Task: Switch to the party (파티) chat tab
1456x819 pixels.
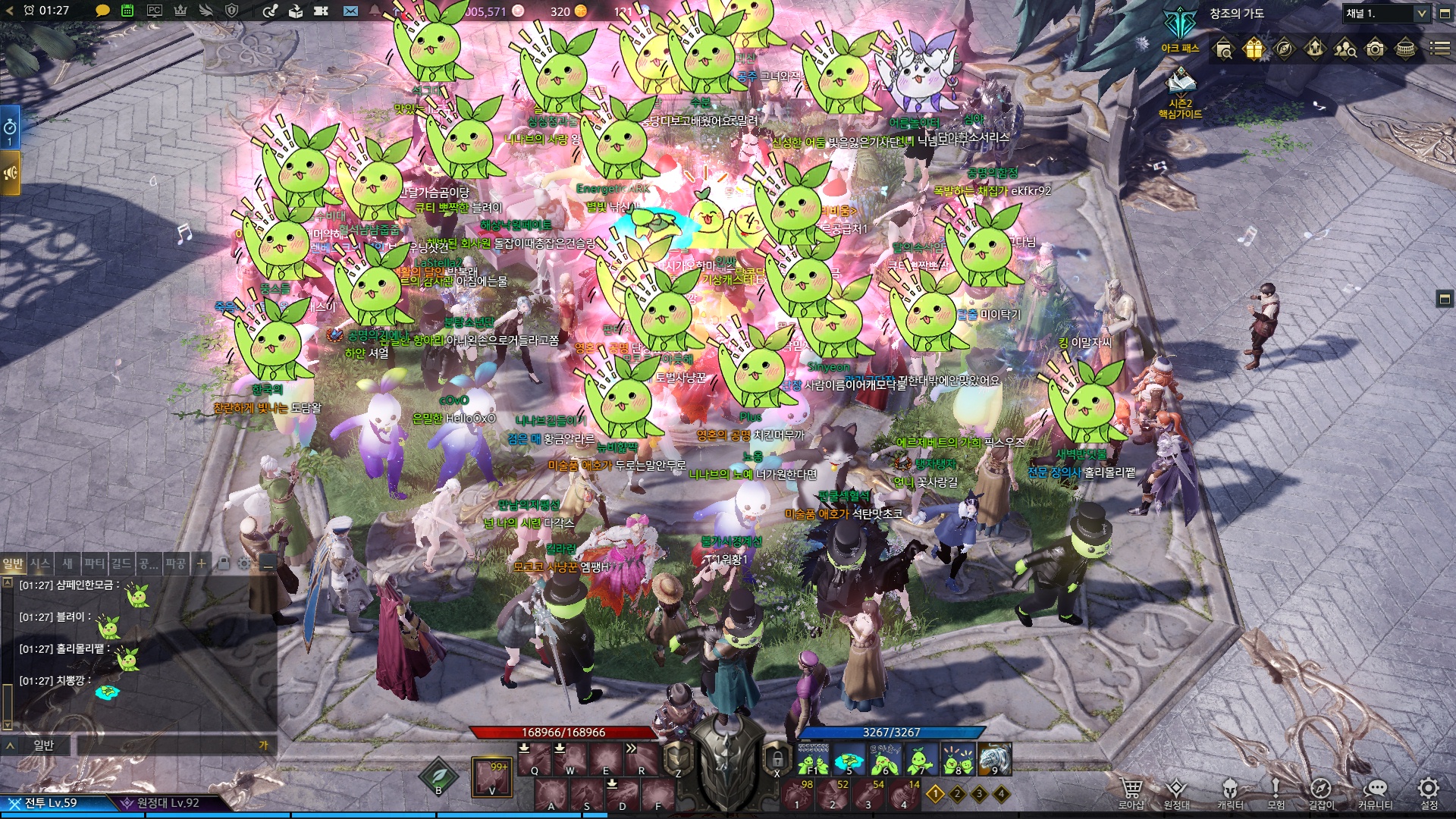Action: (x=95, y=563)
